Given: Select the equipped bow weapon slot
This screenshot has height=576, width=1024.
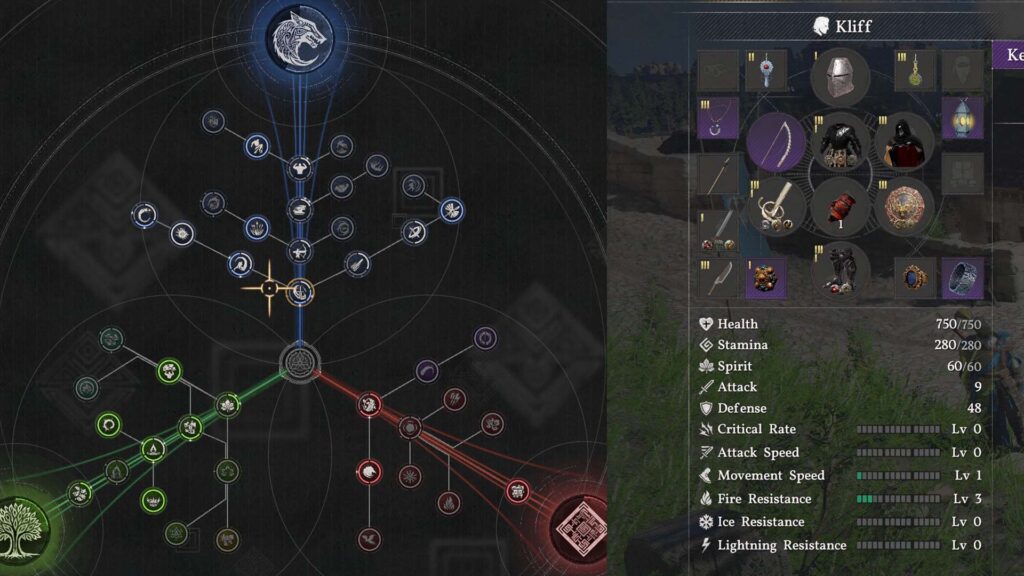Looking at the screenshot, I should tap(775, 142).
